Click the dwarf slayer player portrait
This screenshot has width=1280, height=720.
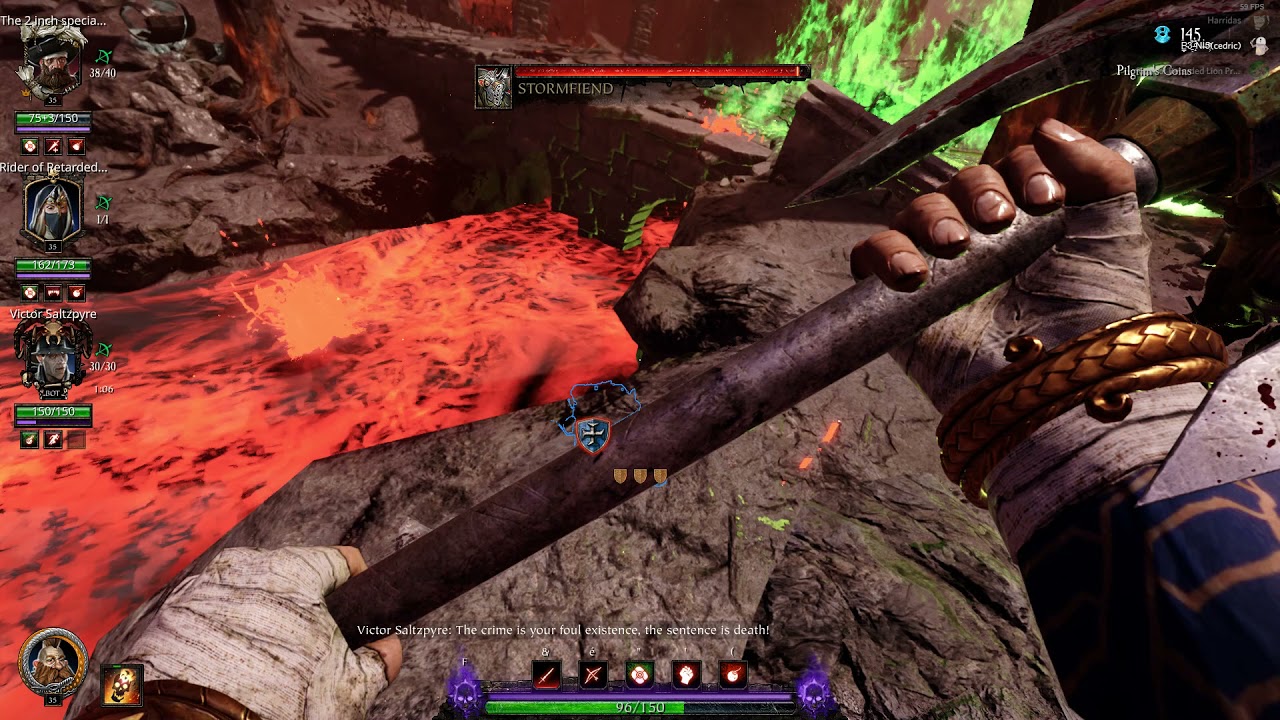click(x=52, y=660)
